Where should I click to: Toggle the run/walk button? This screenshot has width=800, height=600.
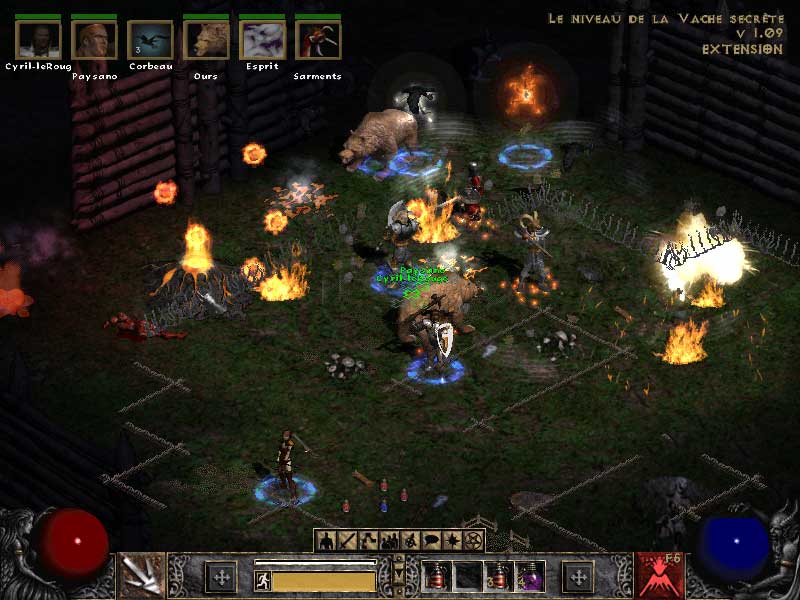pyautogui.click(x=262, y=580)
